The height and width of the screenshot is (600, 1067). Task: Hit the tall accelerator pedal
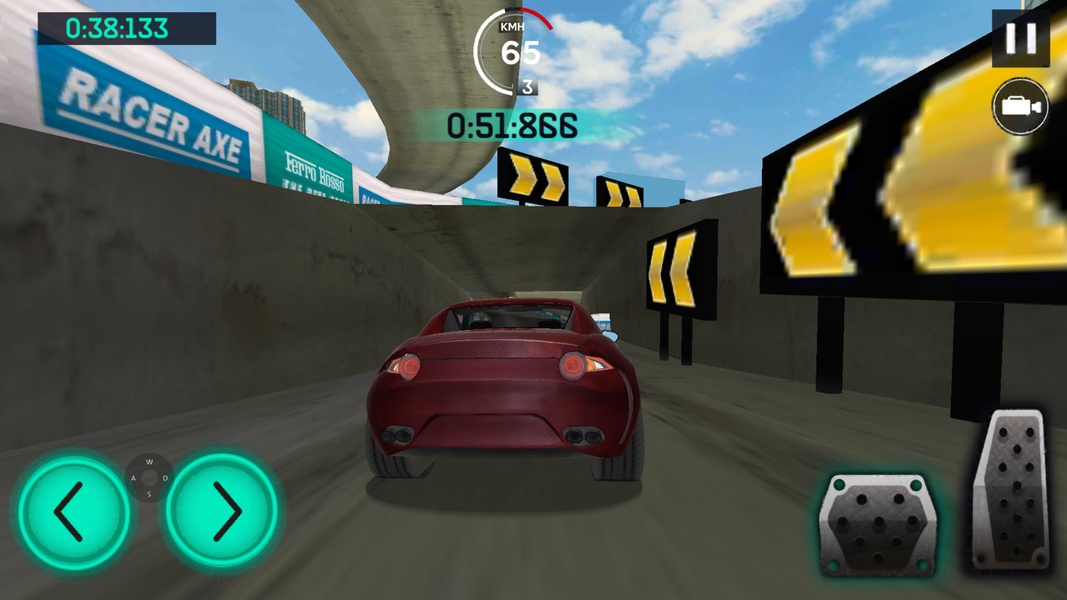click(1011, 491)
